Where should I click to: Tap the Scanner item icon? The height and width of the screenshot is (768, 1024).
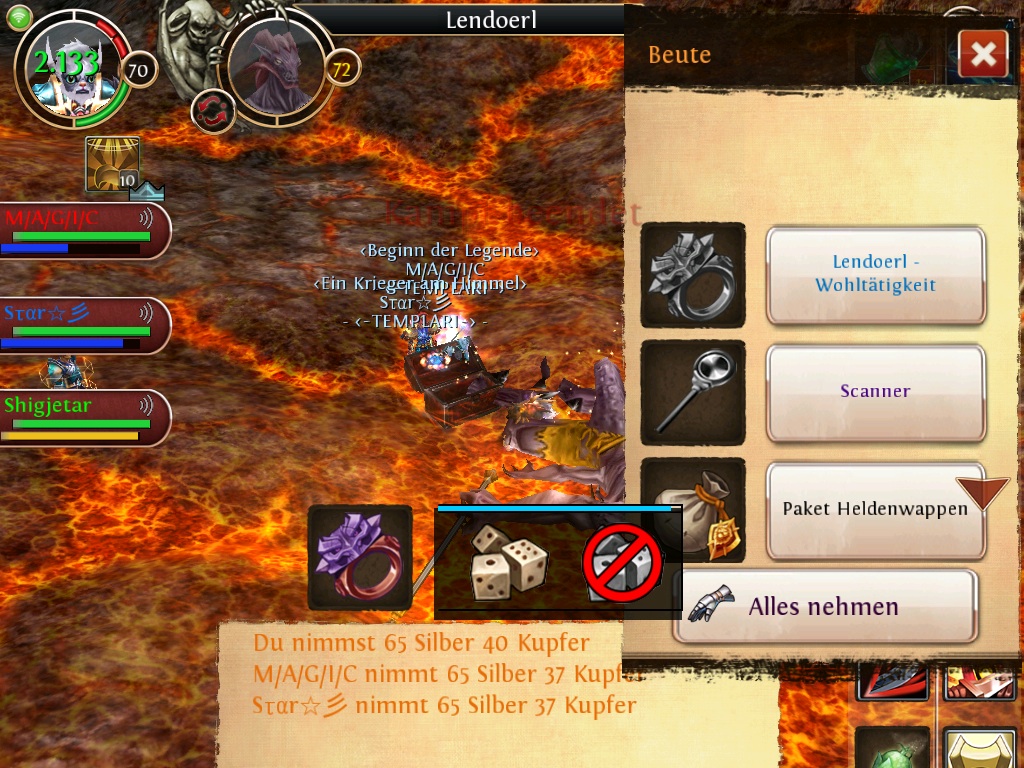pos(693,392)
